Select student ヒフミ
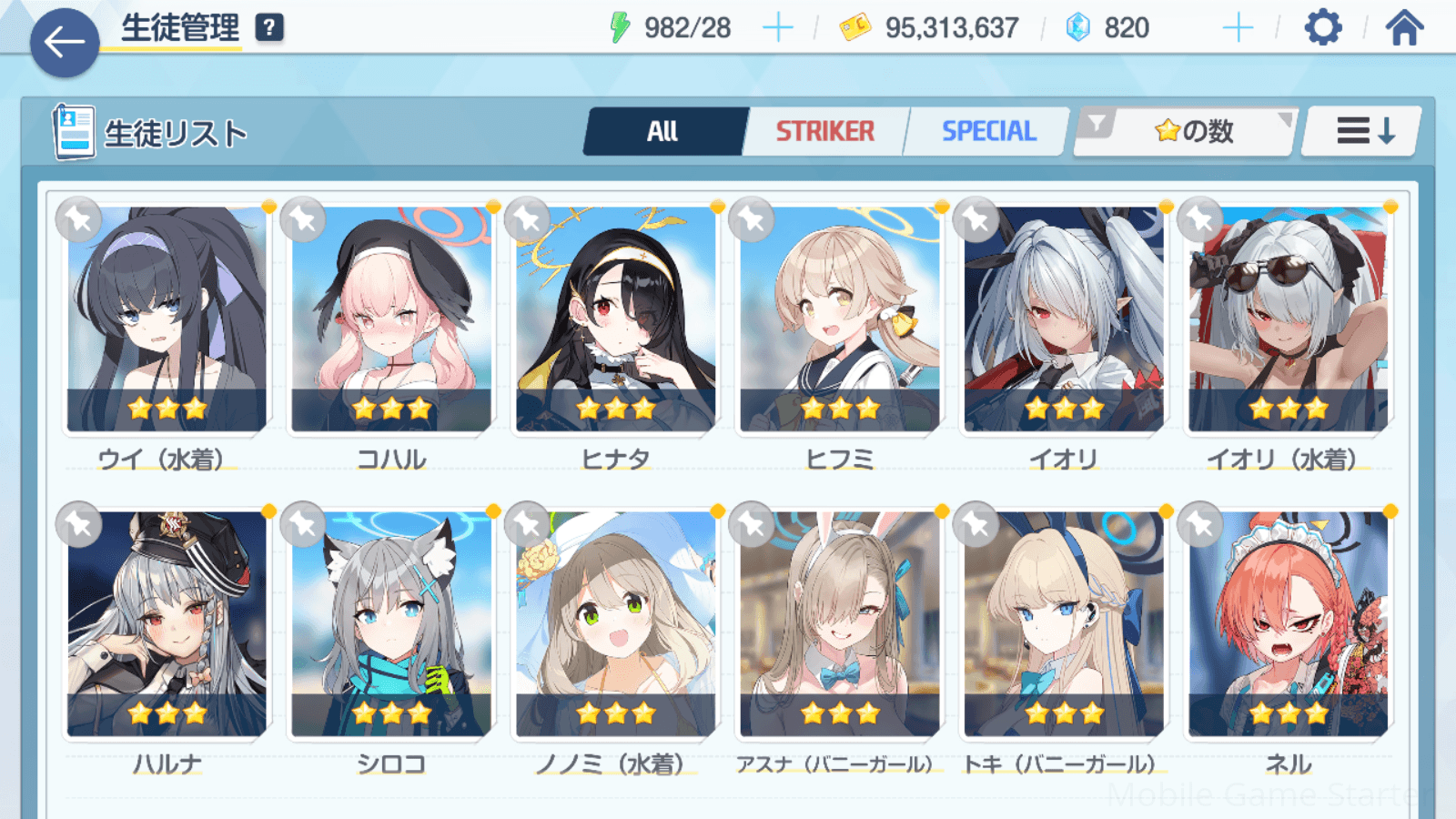Viewport: 1456px width, 819px height. pos(840,318)
